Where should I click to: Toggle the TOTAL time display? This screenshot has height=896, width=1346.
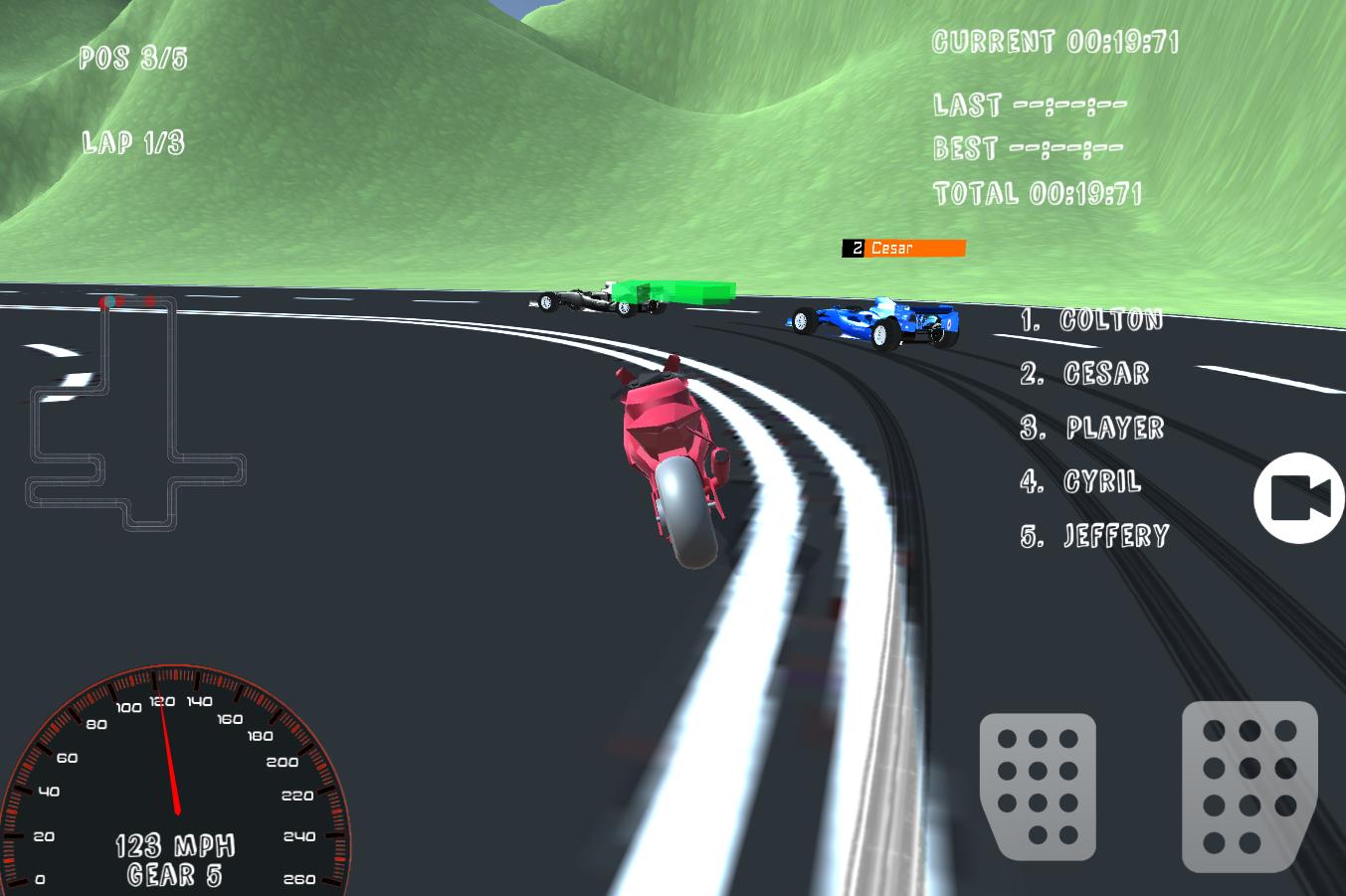[x=1040, y=192]
